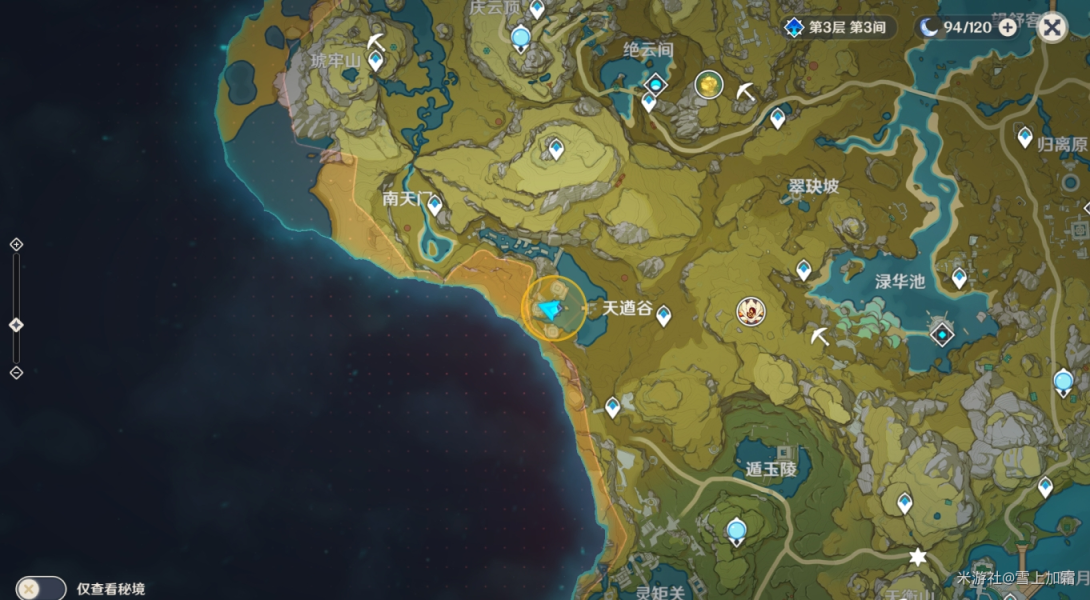Viewport: 1090px width, 600px height.
Task: Add Original Resin with the plus button
Action: 1008,27
